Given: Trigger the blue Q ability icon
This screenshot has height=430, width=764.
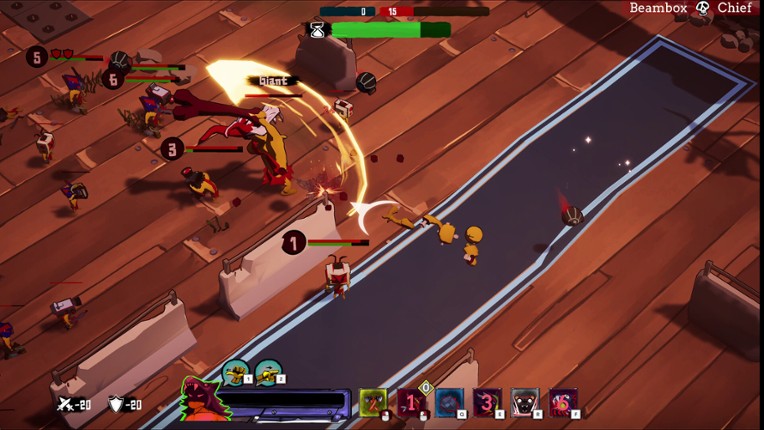Looking at the screenshot, I should 450,402.
